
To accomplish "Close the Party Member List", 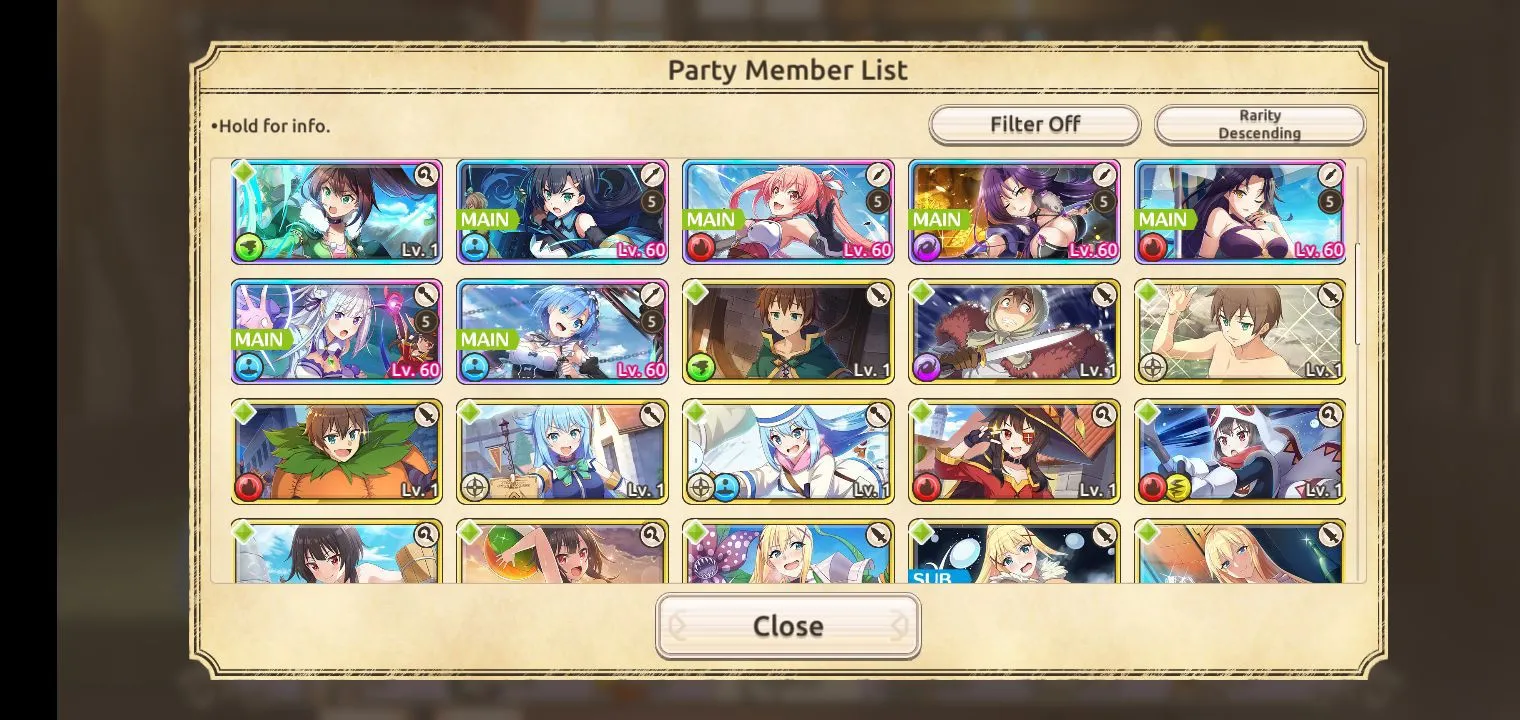I will click(788, 626).
